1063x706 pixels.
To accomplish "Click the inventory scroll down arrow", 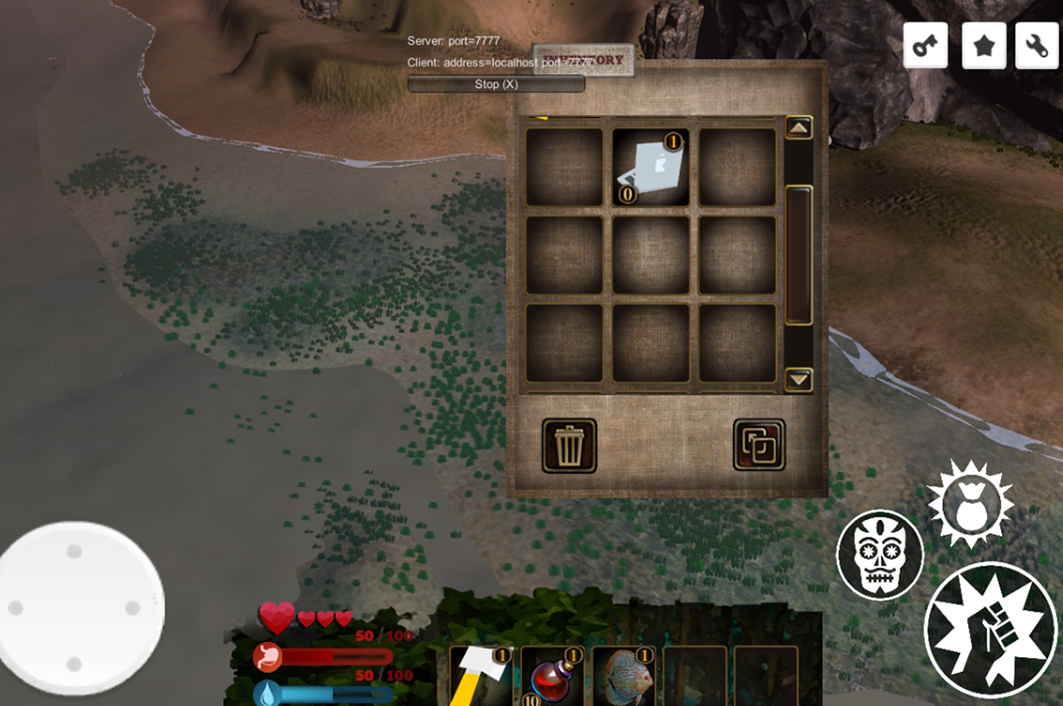I will click(798, 379).
